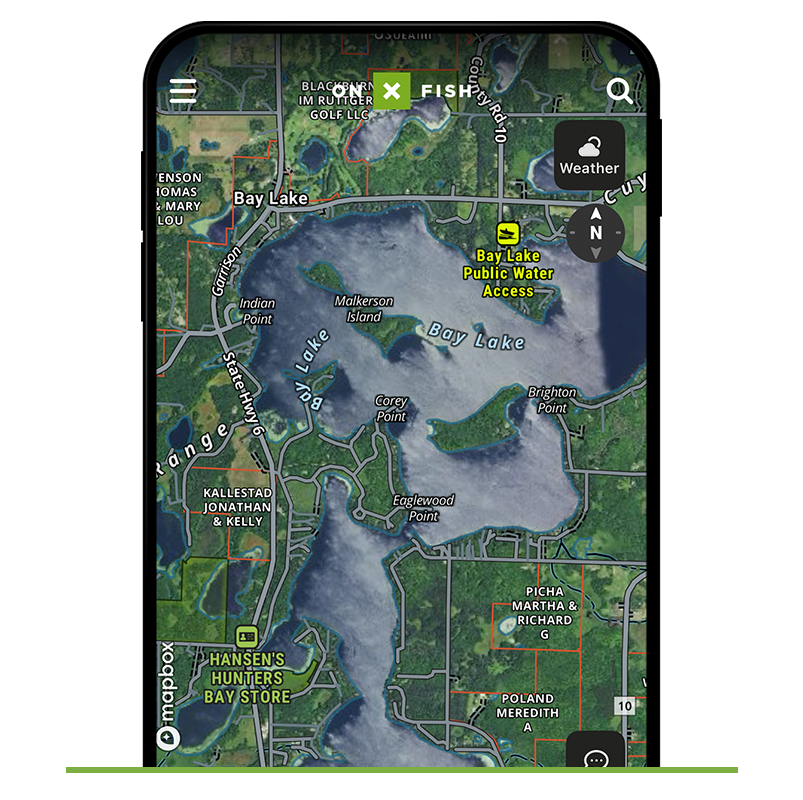Open the hamburger menu
The image size is (803, 800).
(x=183, y=92)
